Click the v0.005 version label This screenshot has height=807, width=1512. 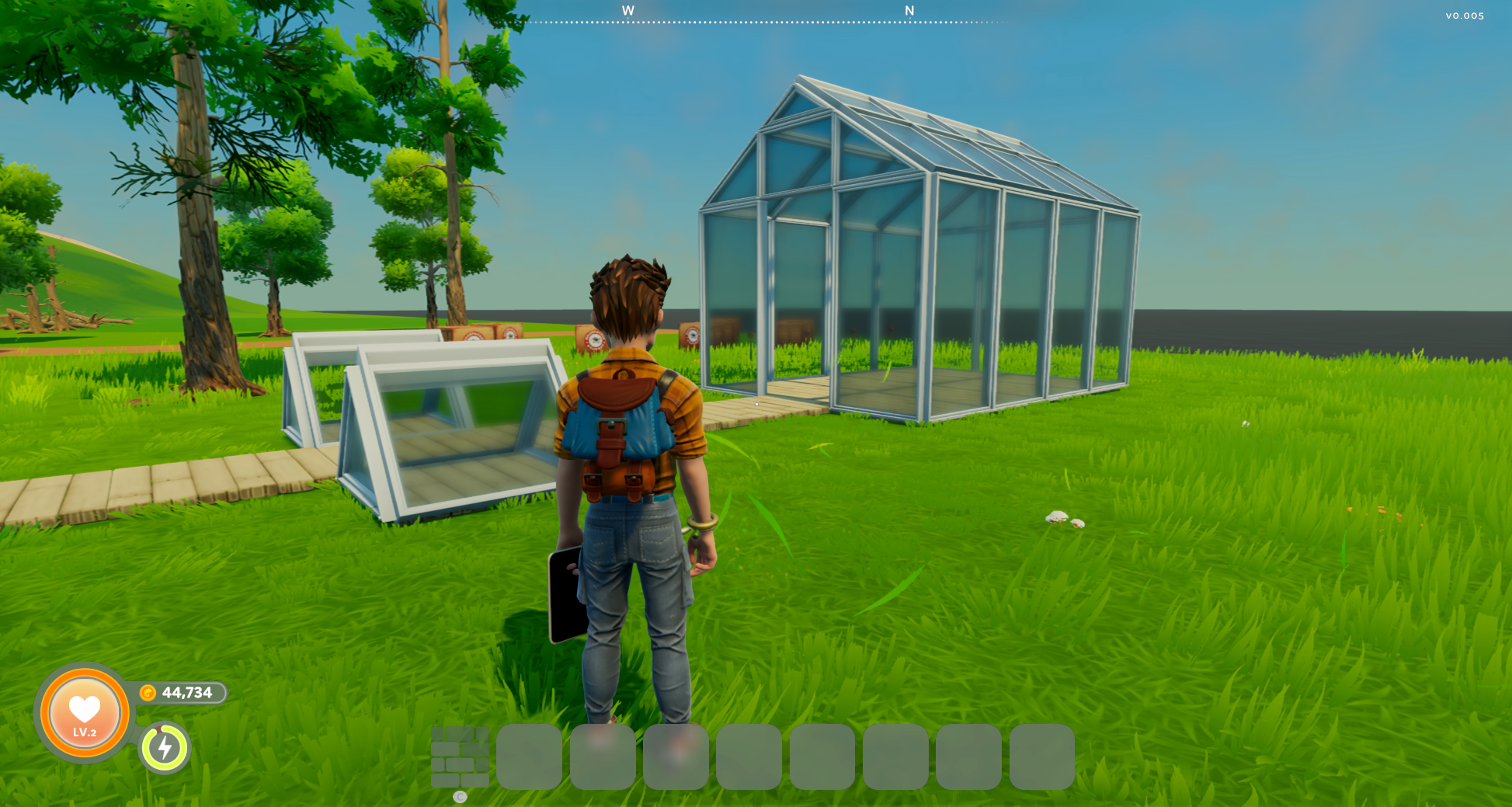click(x=1463, y=14)
